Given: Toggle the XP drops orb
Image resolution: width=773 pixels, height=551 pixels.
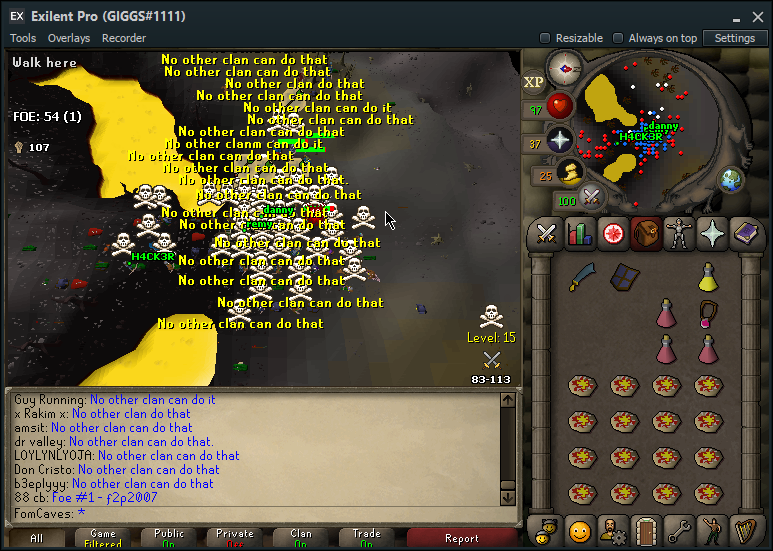Looking at the screenshot, I should 534,82.
